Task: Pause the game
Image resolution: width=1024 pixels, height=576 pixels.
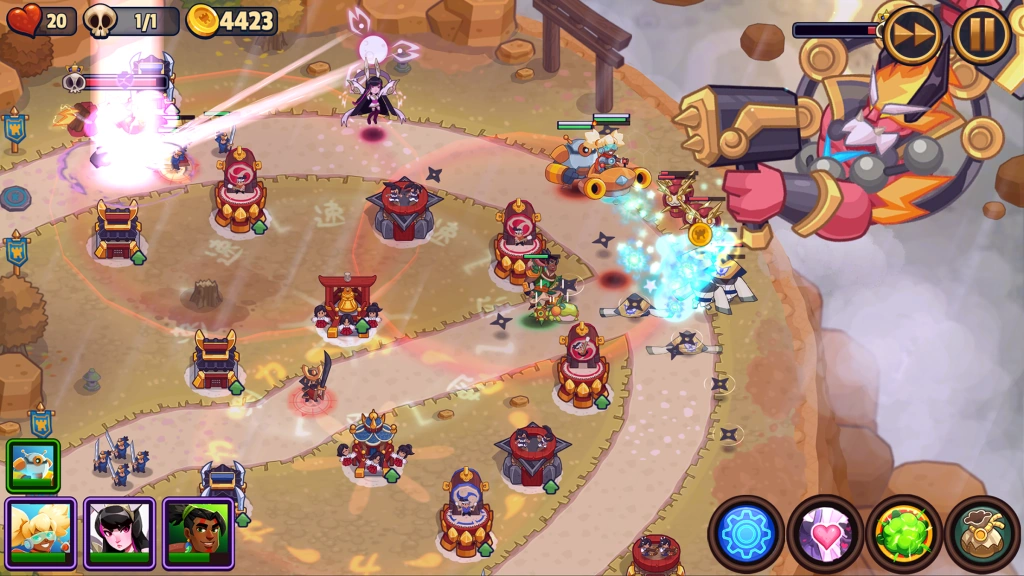Action: click(980, 35)
